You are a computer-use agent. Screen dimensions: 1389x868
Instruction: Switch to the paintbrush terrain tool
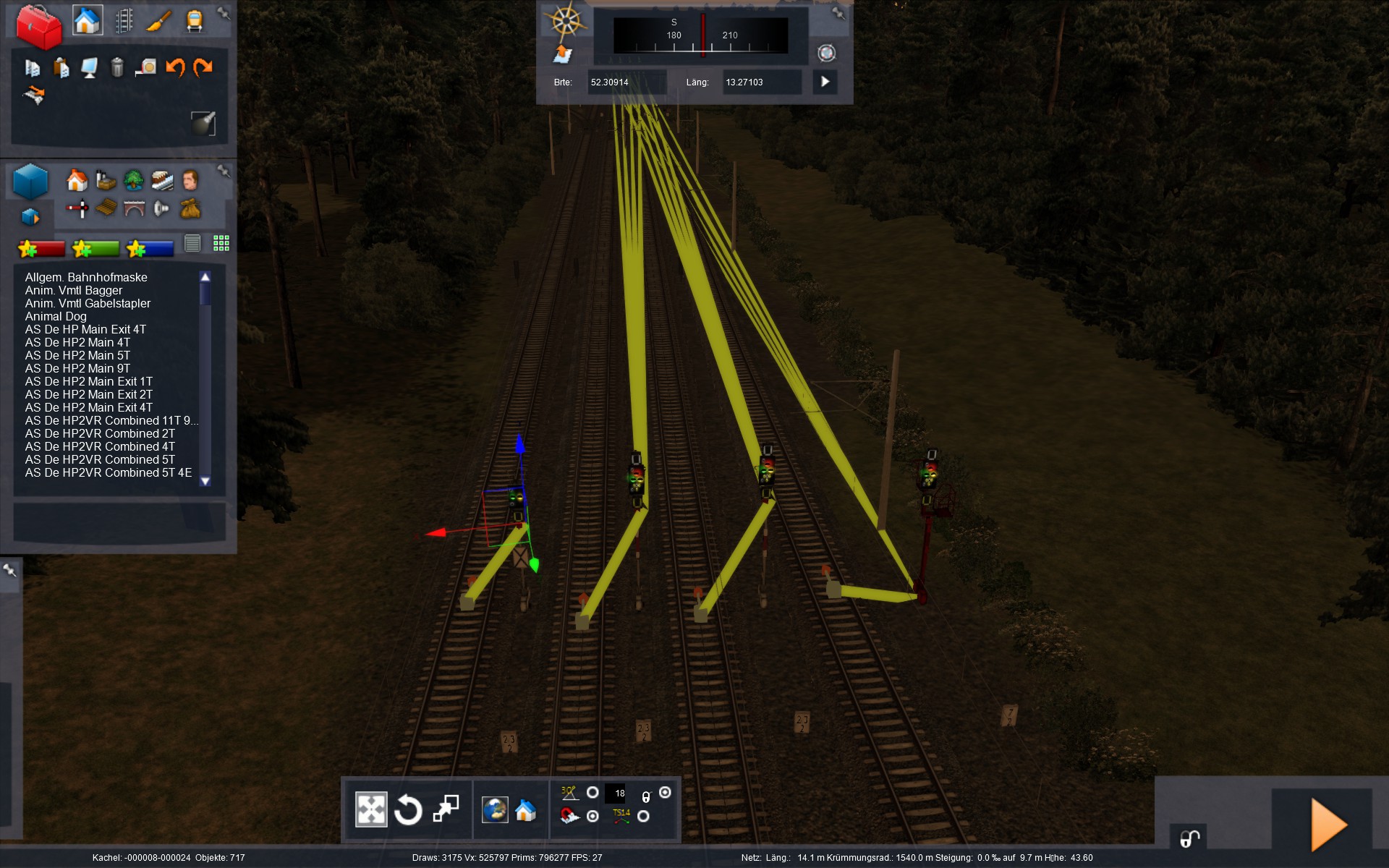(x=158, y=21)
